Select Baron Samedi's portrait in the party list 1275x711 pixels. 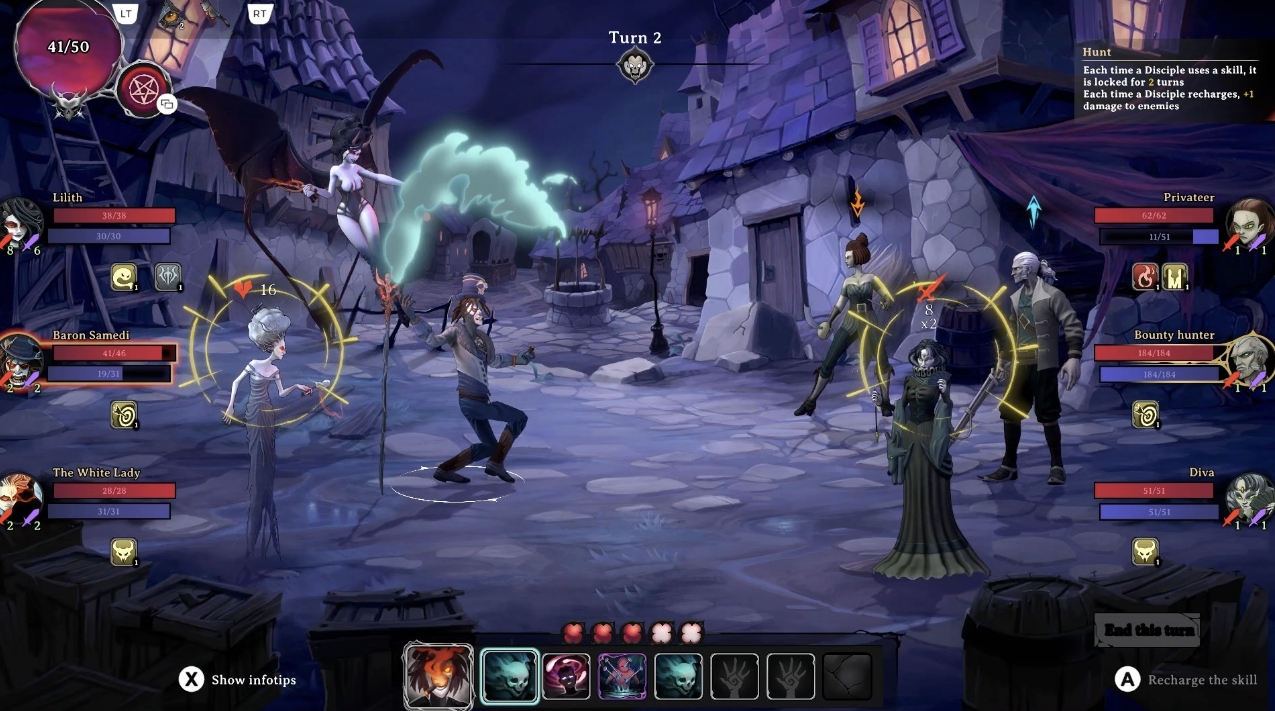tap(21, 360)
